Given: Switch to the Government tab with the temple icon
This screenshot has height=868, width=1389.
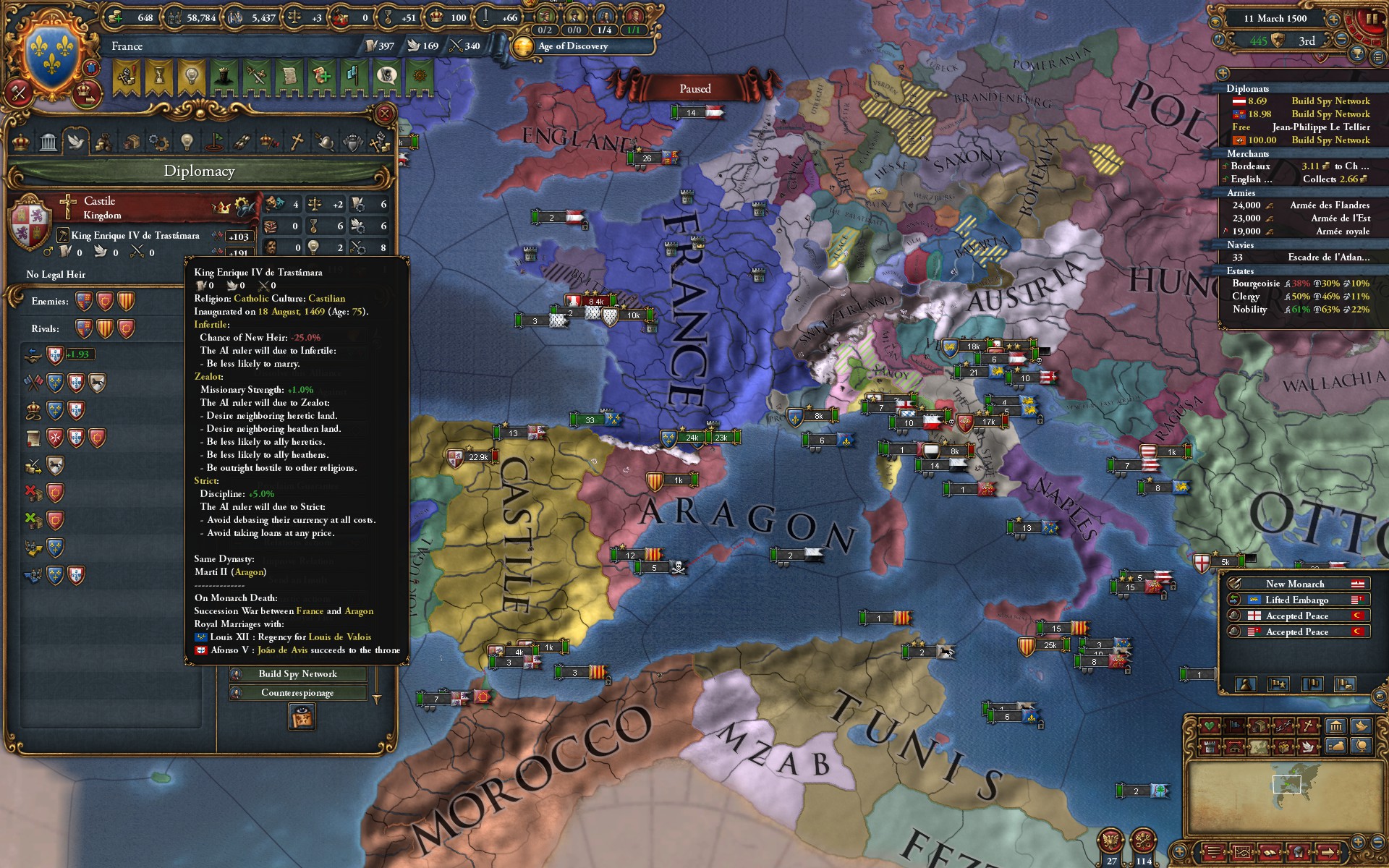Looking at the screenshot, I should [48, 140].
